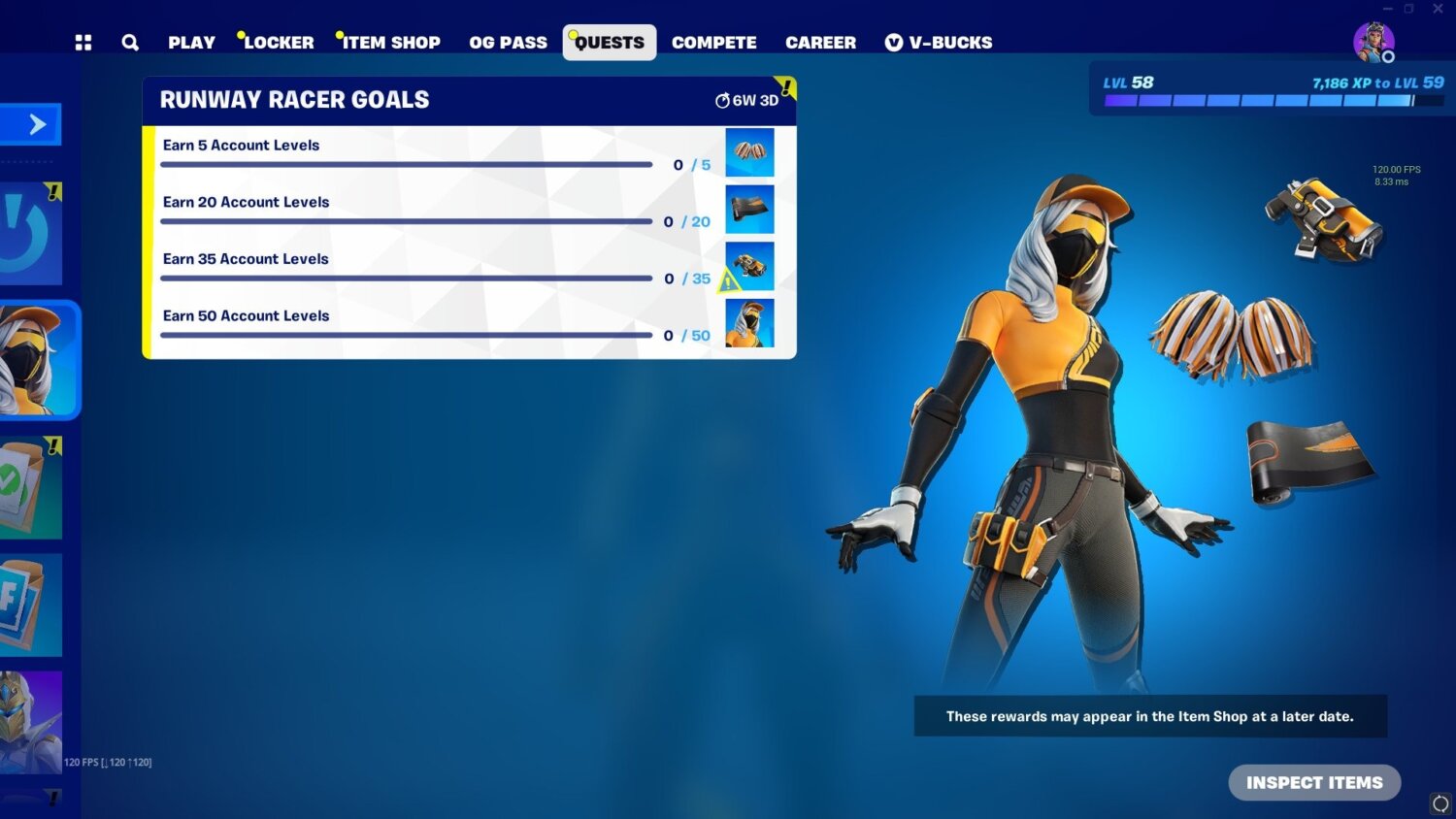
Task: Click the apps grid icon in top bar
Action: (x=83, y=42)
